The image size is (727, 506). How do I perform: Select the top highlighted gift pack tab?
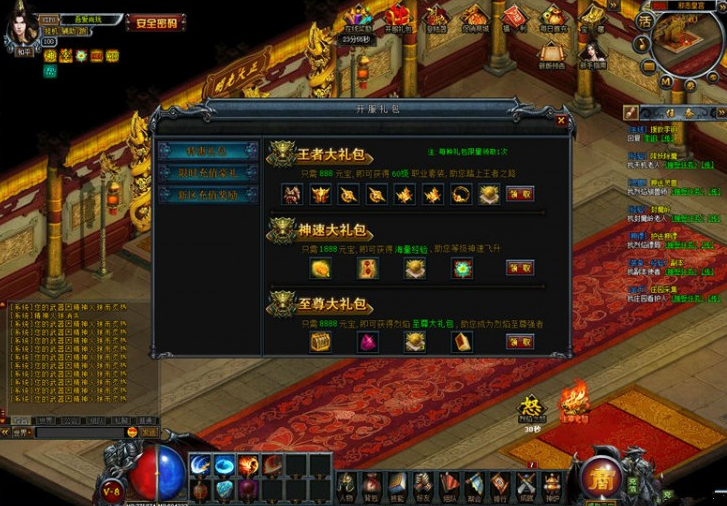click(x=208, y=151)
